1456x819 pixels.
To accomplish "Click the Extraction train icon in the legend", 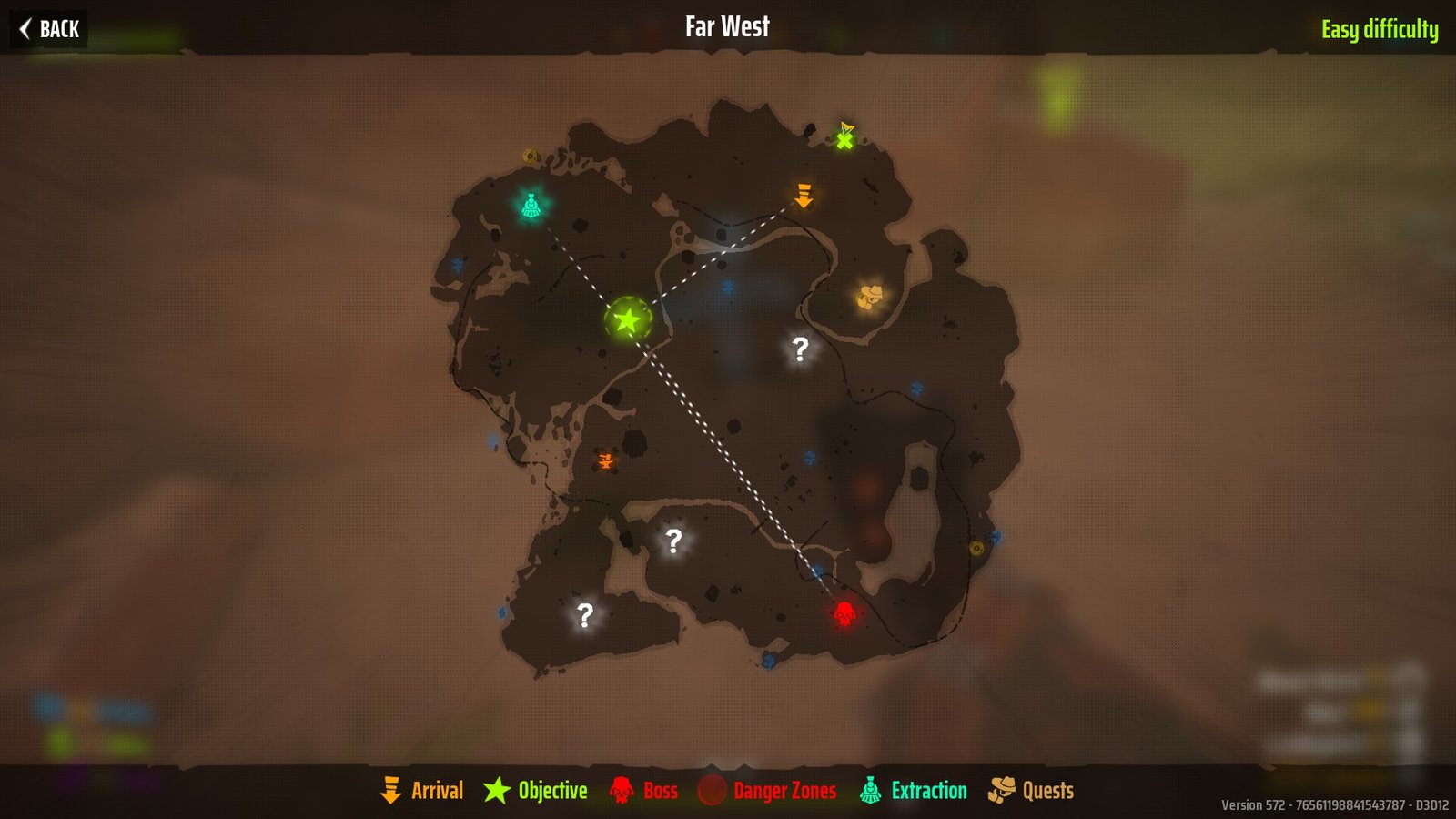I will click(x=871, y=790).
